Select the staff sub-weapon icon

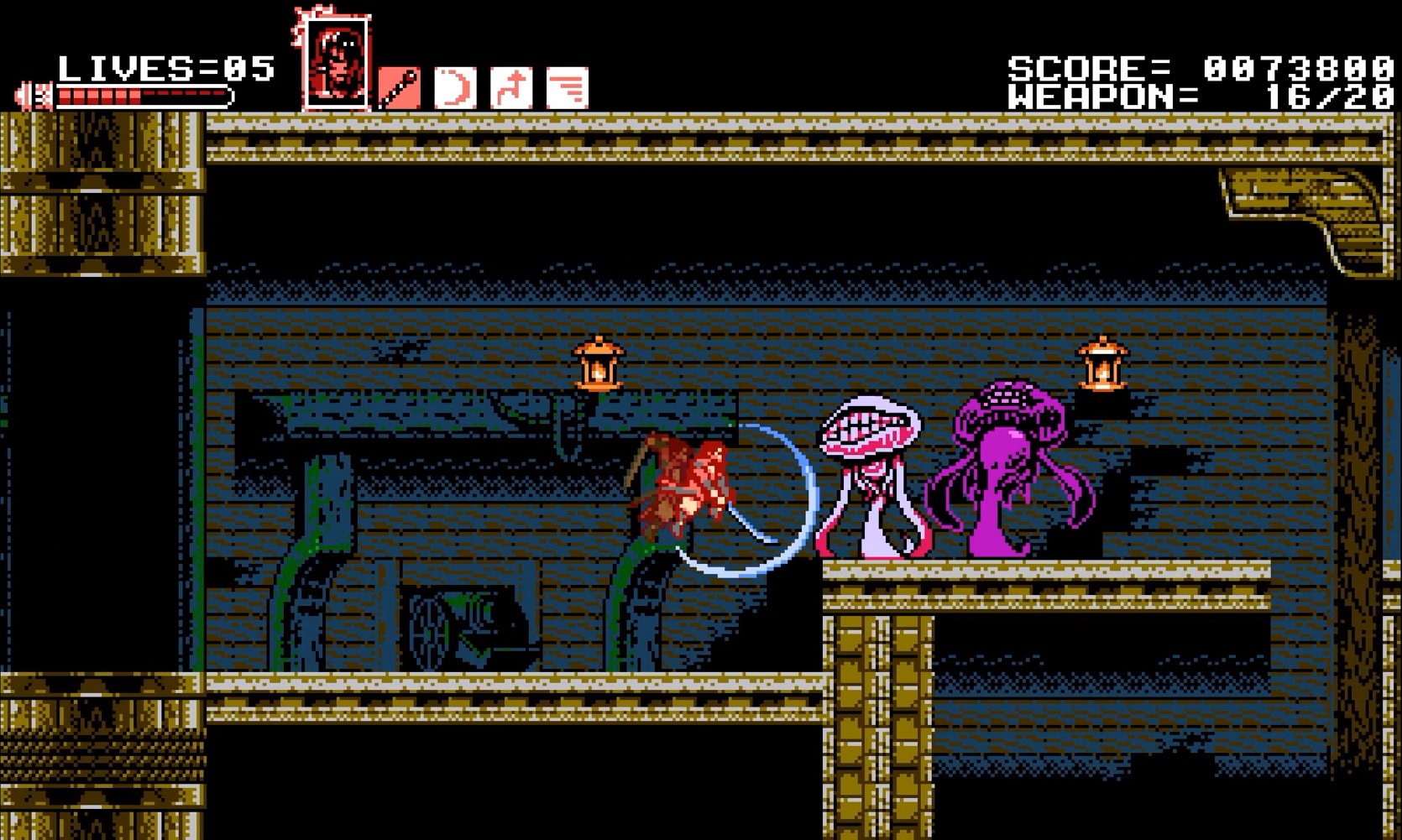(400, 87)
